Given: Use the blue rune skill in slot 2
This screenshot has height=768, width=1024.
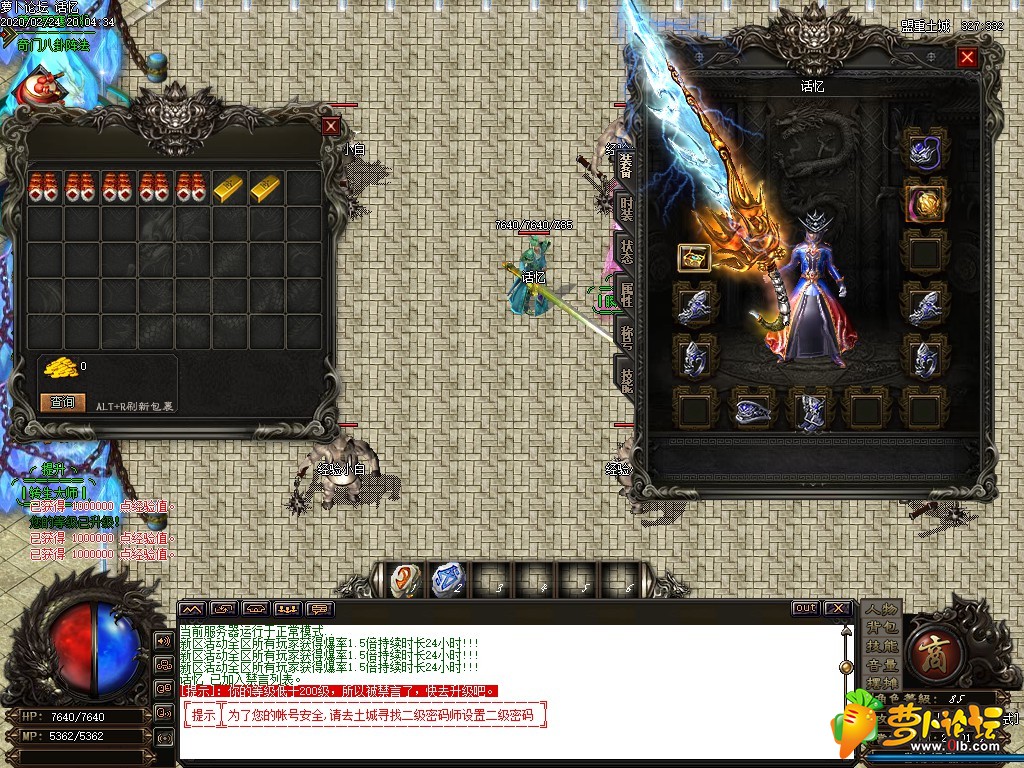Looking at the screenshot, I should 446,579.
